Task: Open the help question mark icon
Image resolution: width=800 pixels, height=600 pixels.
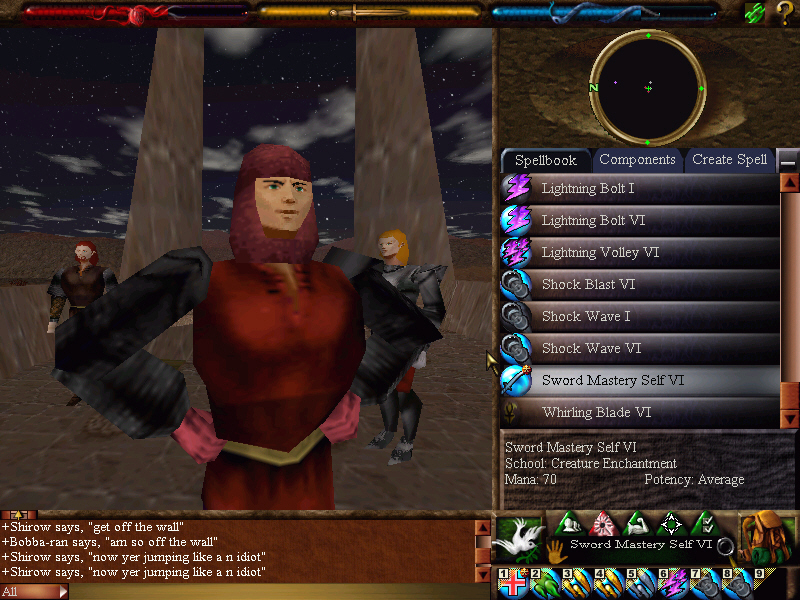Action: click(784, 13)
